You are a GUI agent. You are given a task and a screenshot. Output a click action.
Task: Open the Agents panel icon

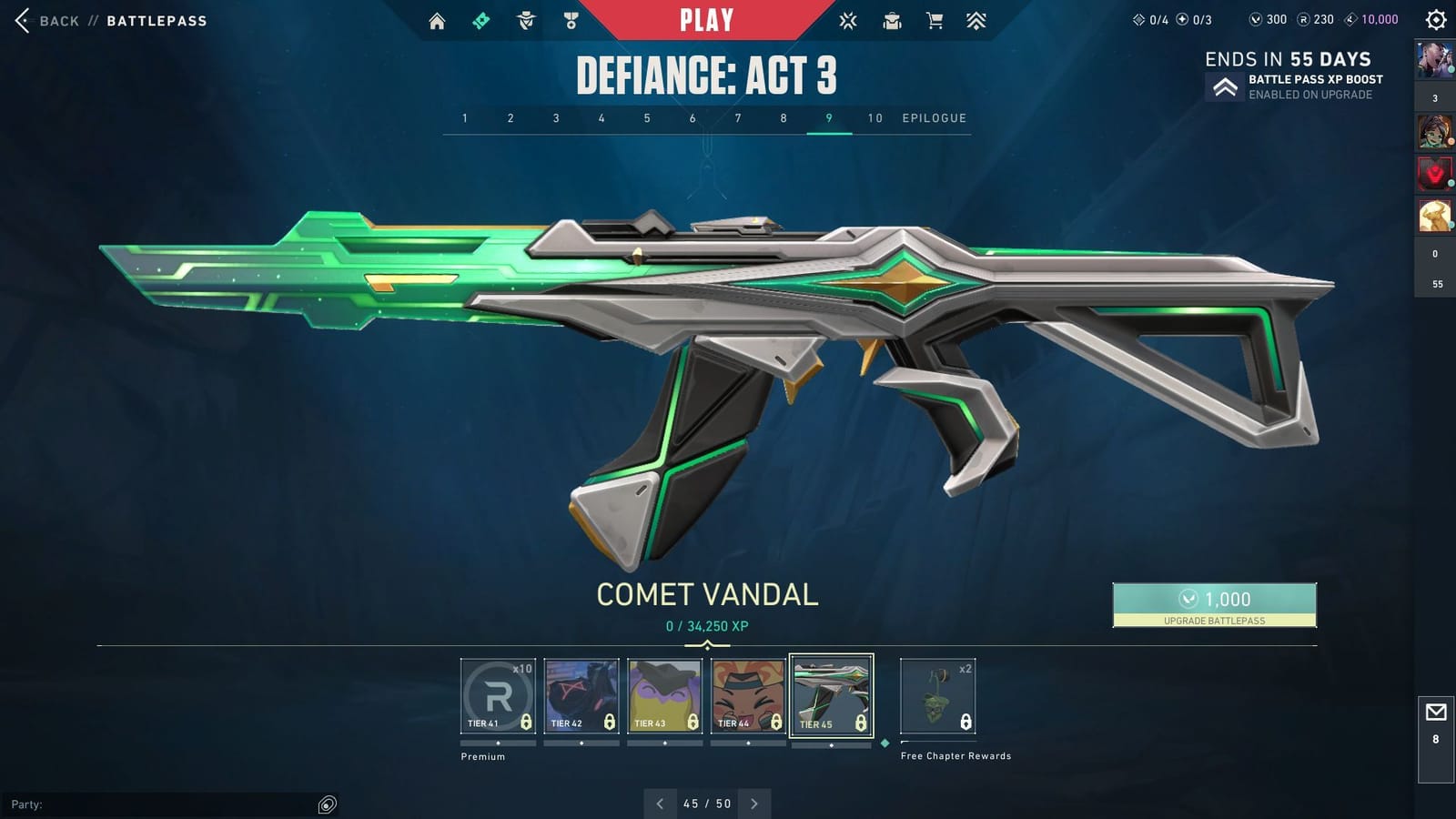[526, 20]
